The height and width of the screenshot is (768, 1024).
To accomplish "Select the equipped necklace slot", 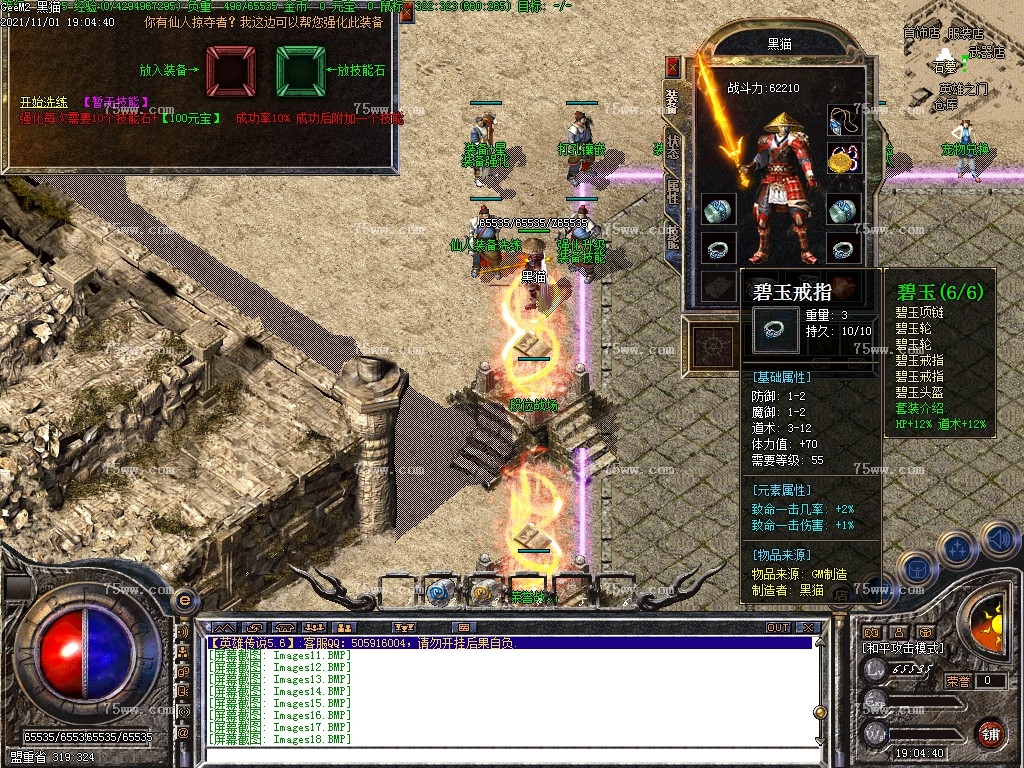I will click(843, 121).
